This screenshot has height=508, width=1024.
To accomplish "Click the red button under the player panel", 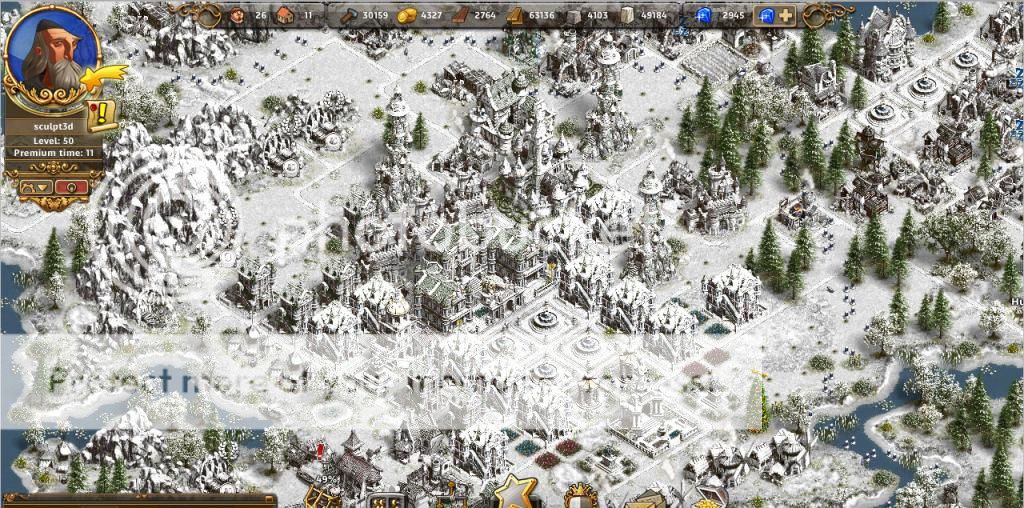I will tap(68, 186).
